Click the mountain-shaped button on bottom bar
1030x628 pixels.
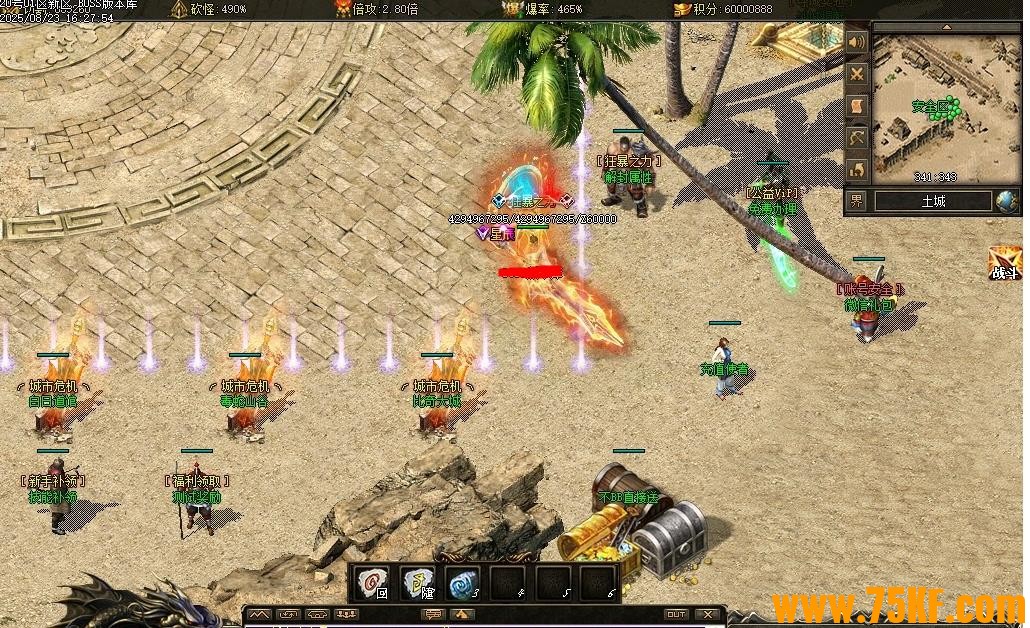tap(260, 614)
